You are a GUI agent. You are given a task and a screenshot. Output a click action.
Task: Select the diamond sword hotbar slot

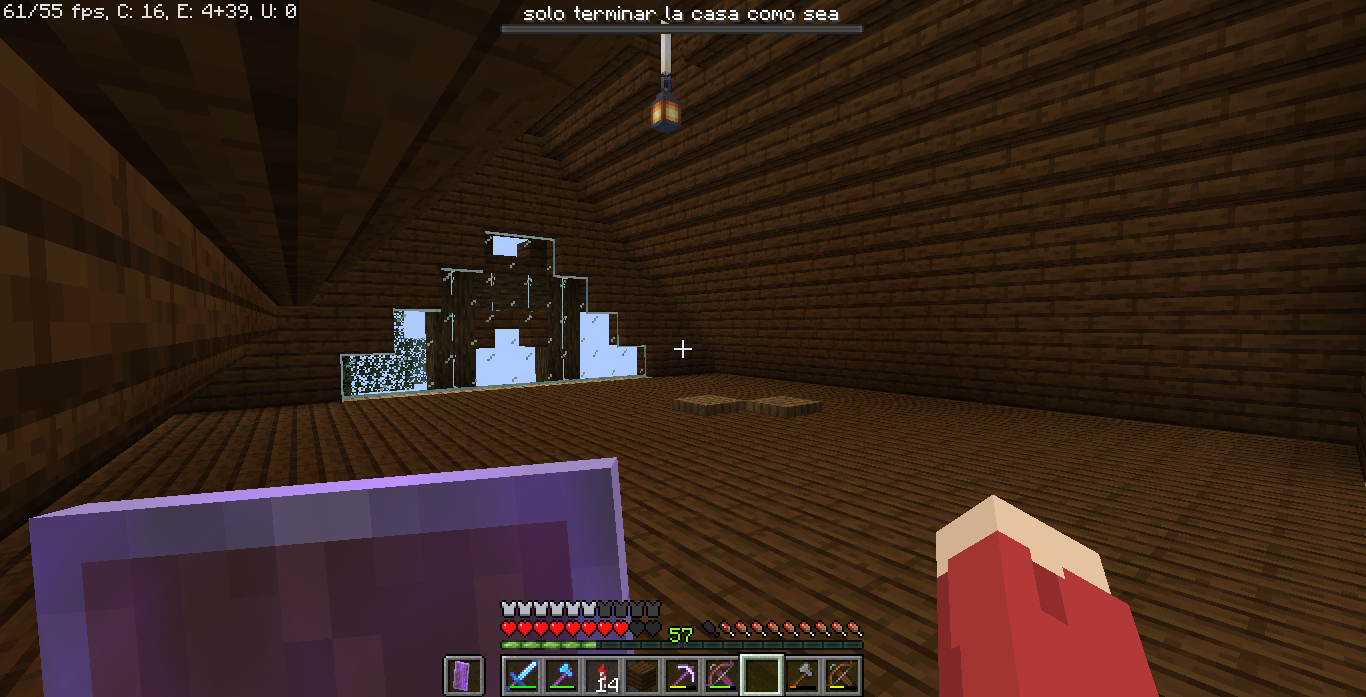[521, 676]
